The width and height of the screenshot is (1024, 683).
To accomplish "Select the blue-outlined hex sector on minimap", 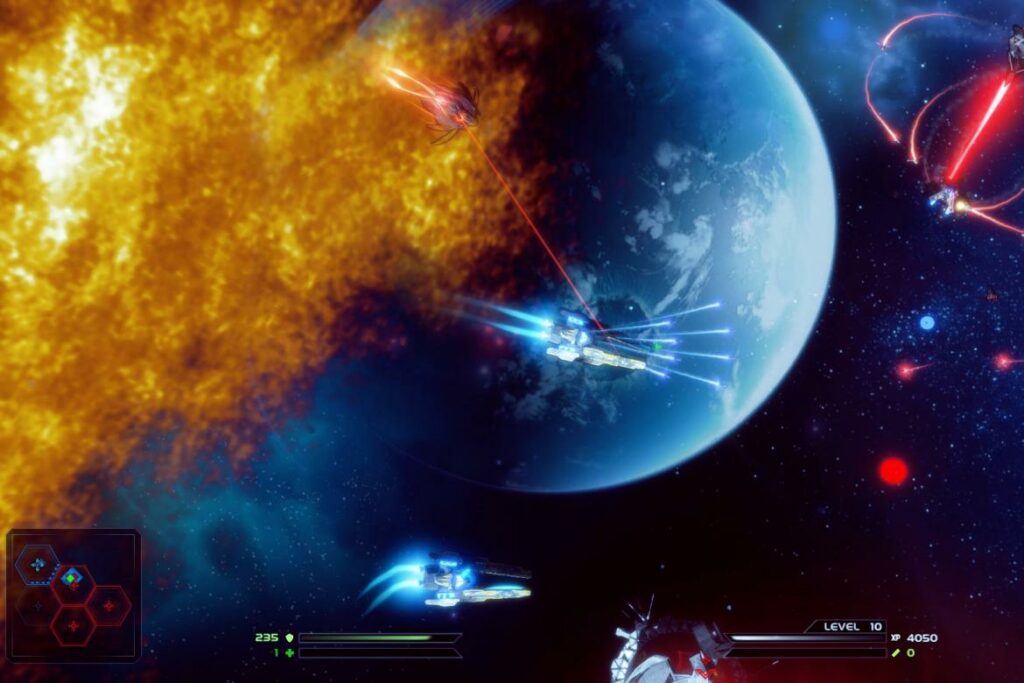I will (38, 564).
